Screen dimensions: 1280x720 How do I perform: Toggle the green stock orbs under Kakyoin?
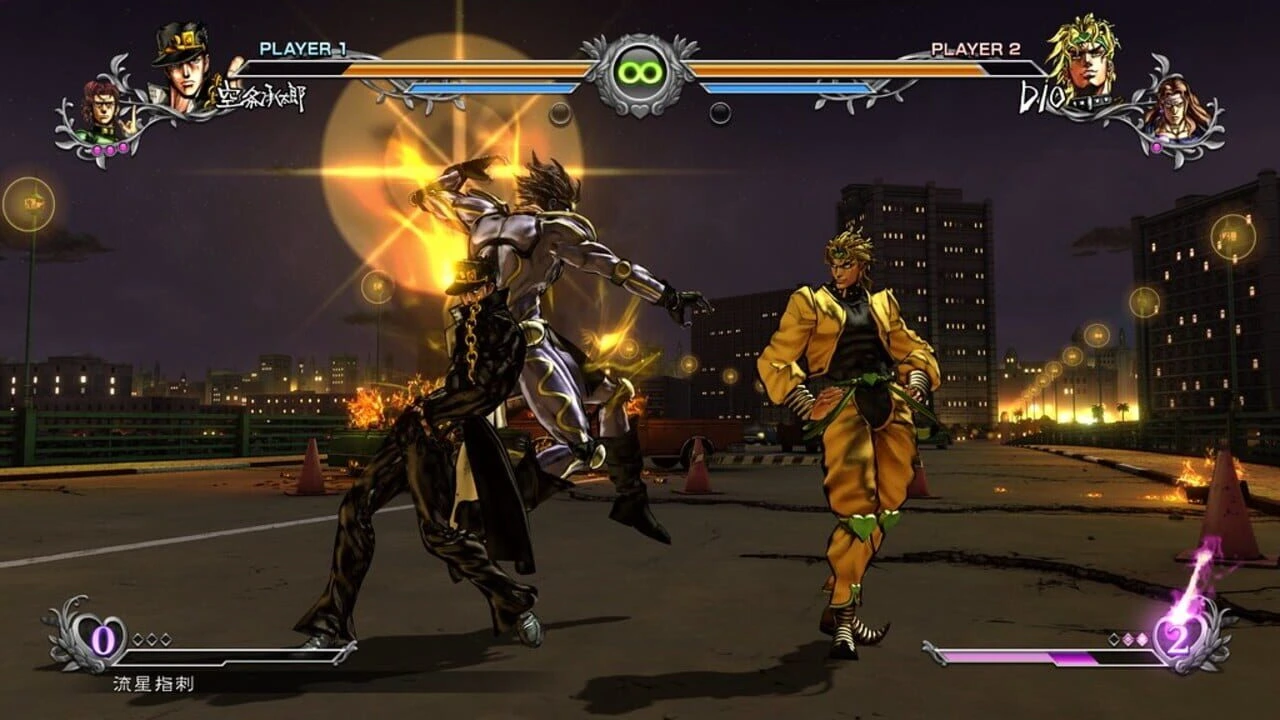pos(110,150)
